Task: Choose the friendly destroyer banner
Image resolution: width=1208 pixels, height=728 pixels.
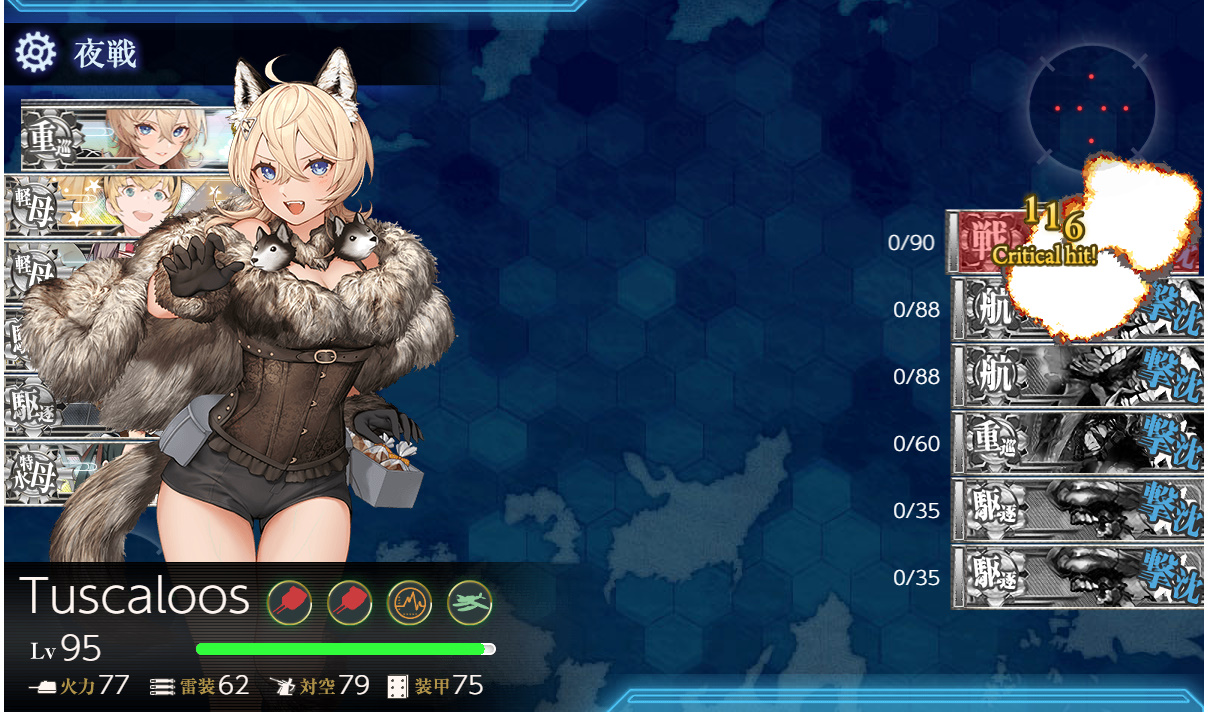Action: coord(60,407)
